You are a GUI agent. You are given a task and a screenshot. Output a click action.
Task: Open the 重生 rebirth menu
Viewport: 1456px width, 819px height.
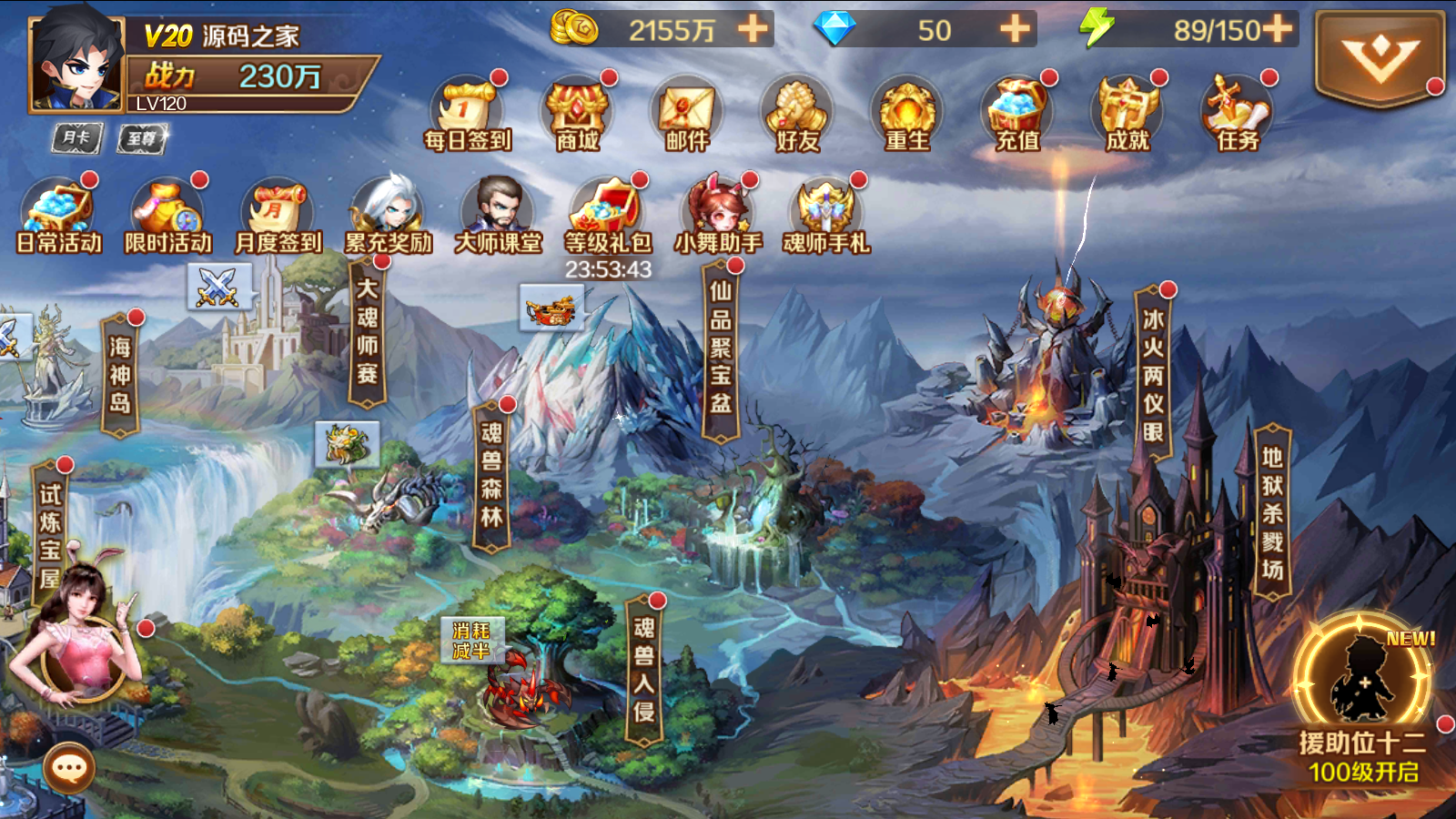pos(907,115)
